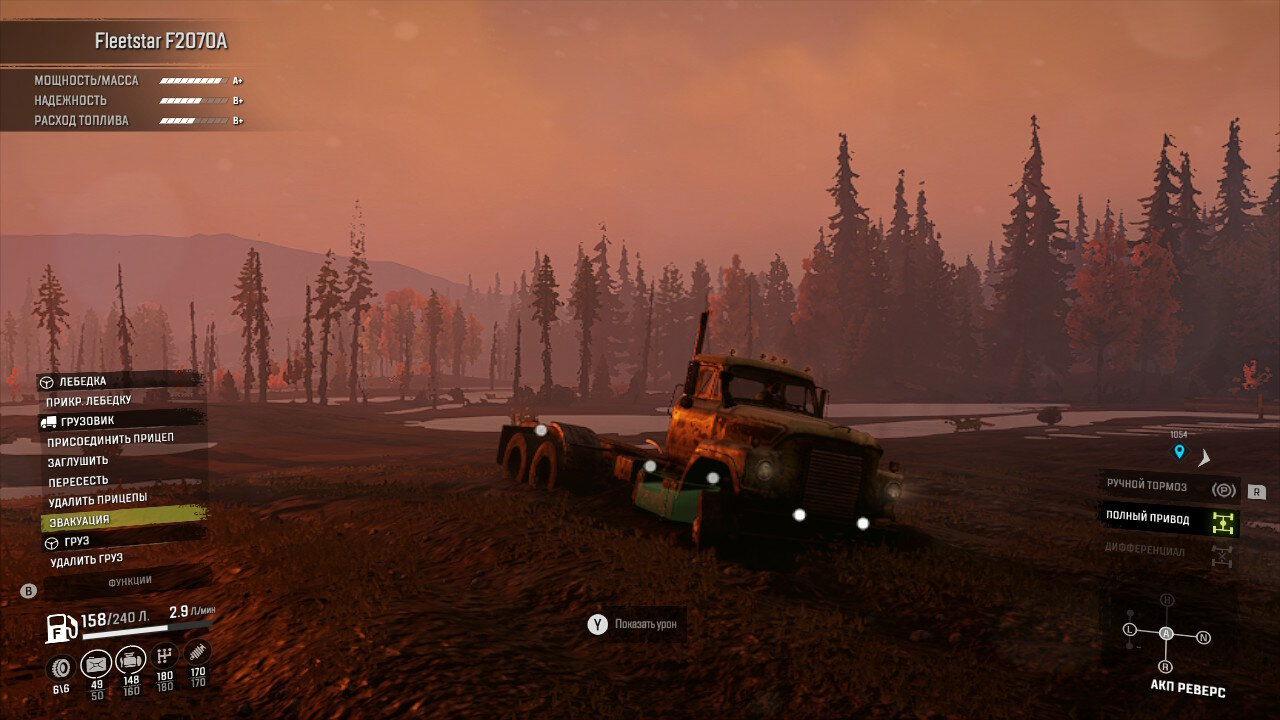Image resolution: width=1280 pixels, height=720 pixels.
Task: Shift the gearbox to L position
Action: (1130, 629)
